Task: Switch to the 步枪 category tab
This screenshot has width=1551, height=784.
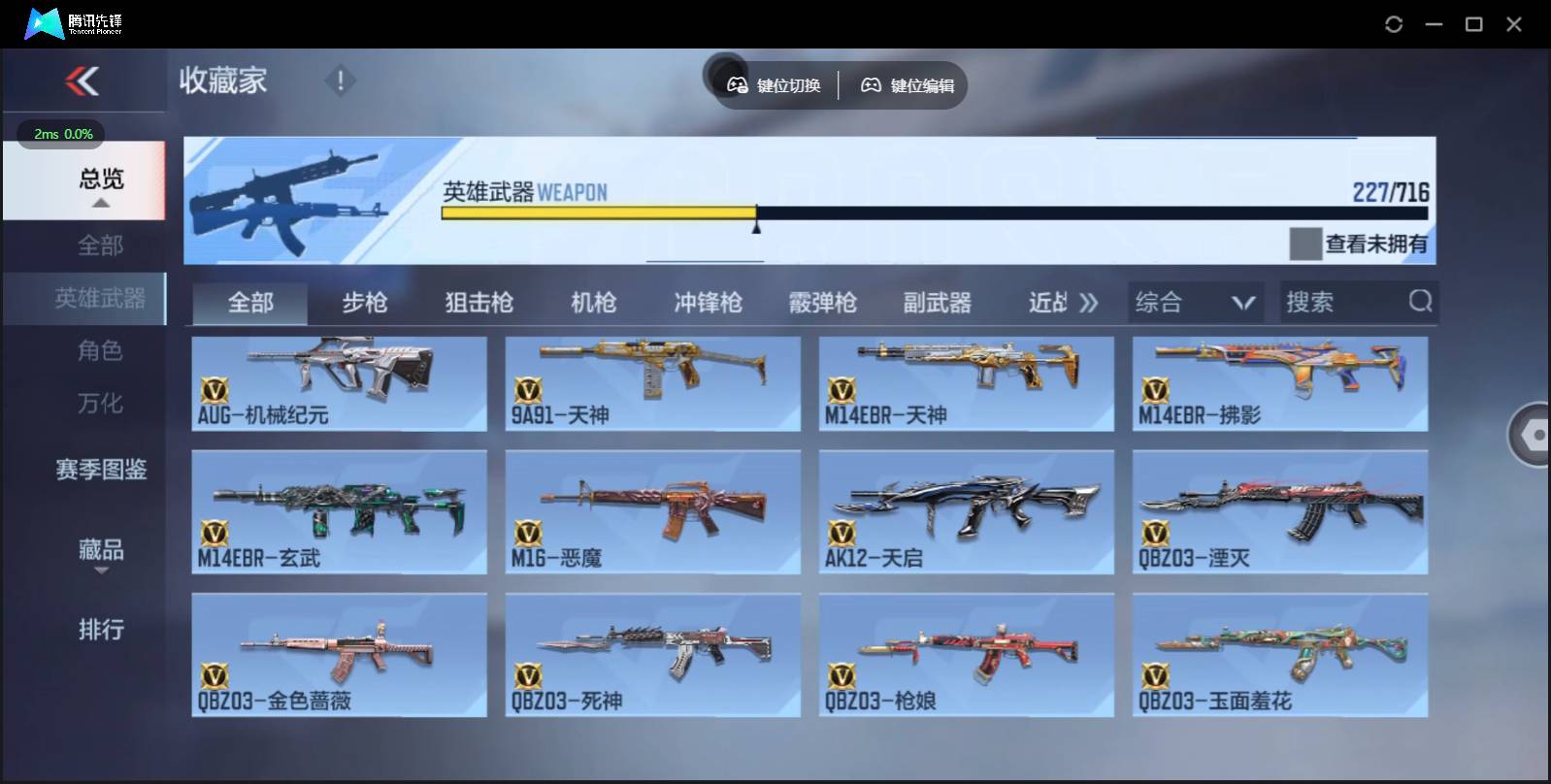Action: pyautogui.click(x=367, y=302)
